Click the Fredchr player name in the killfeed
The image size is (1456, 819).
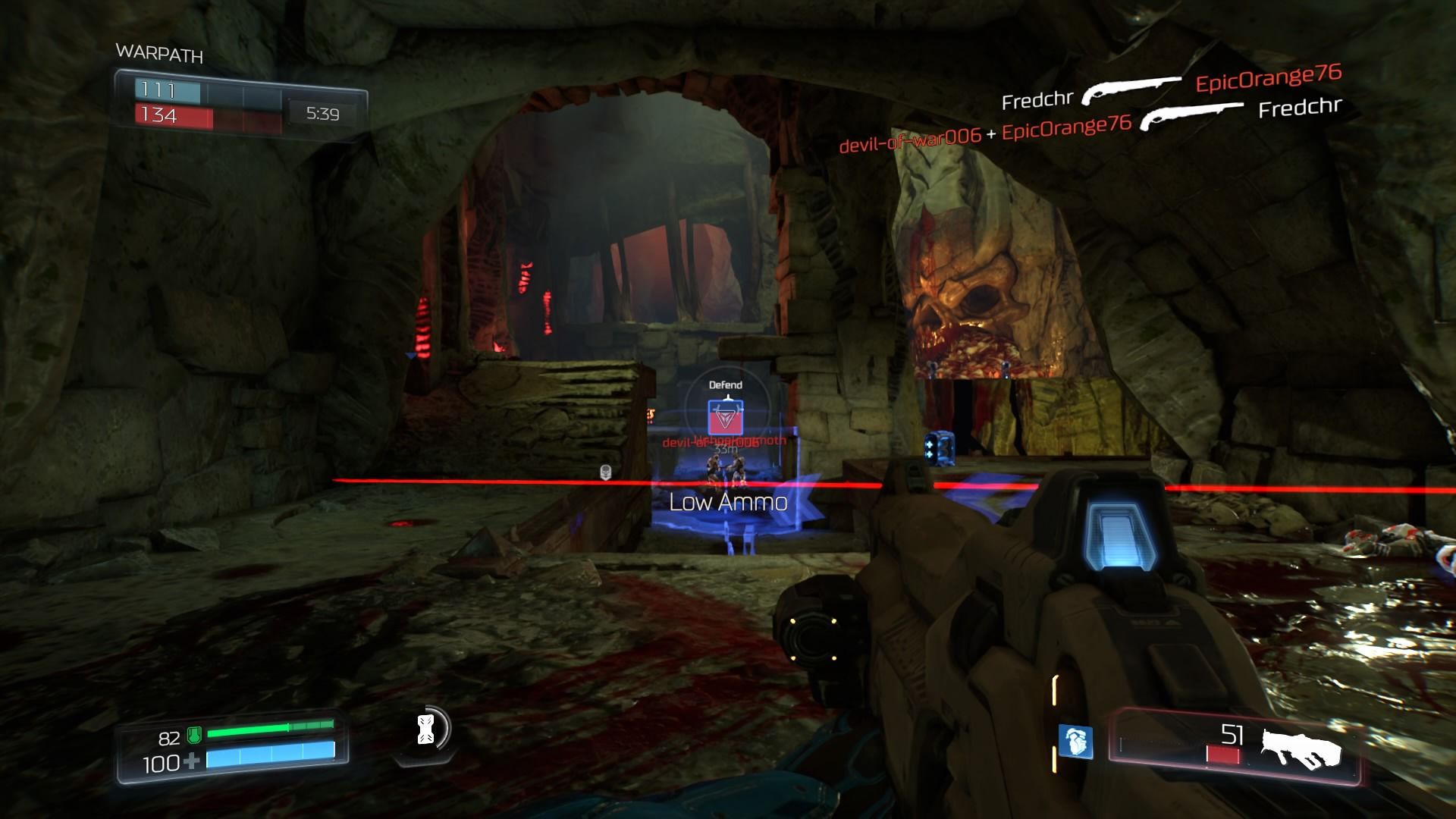click(x=1038, y=97)
